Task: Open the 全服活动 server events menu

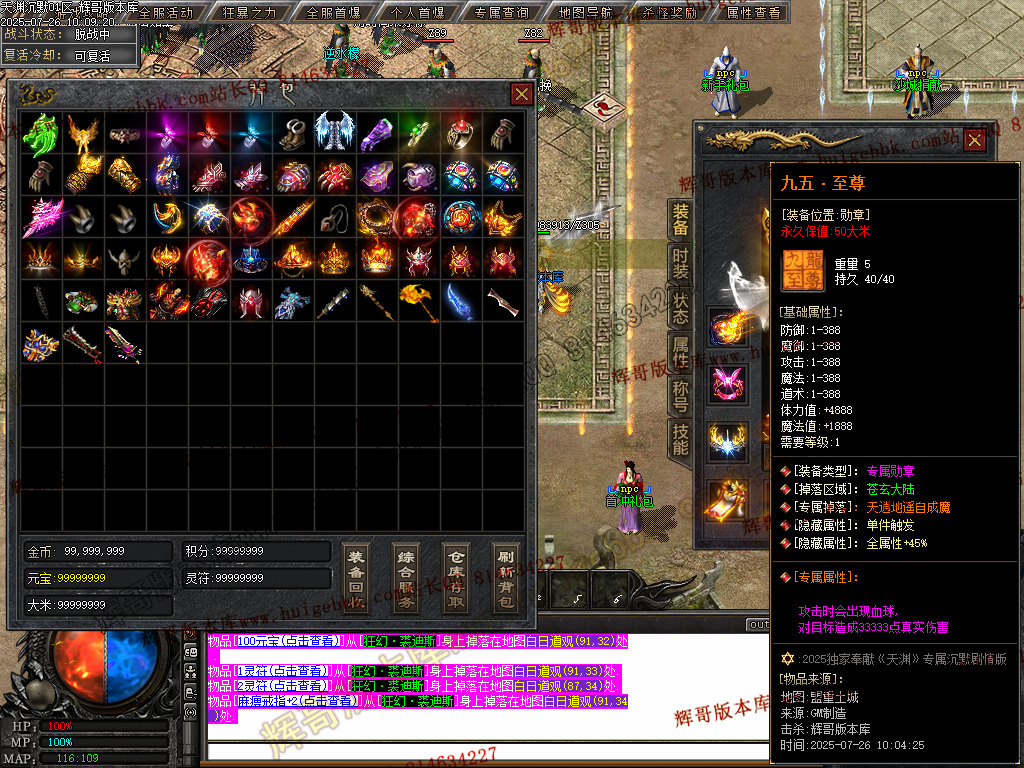Action: click(x=165, y=13)
